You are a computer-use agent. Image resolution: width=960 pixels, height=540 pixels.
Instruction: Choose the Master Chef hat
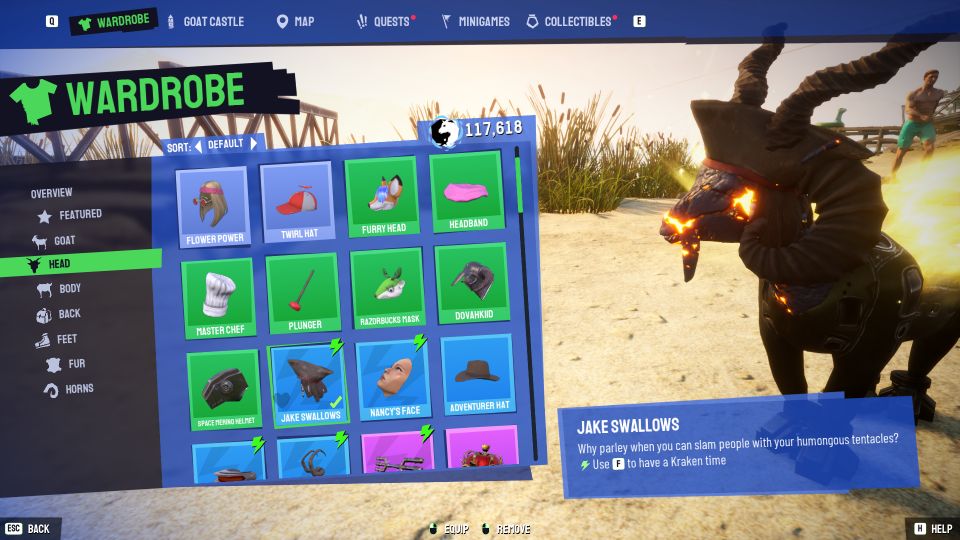[x=220, y=298]
